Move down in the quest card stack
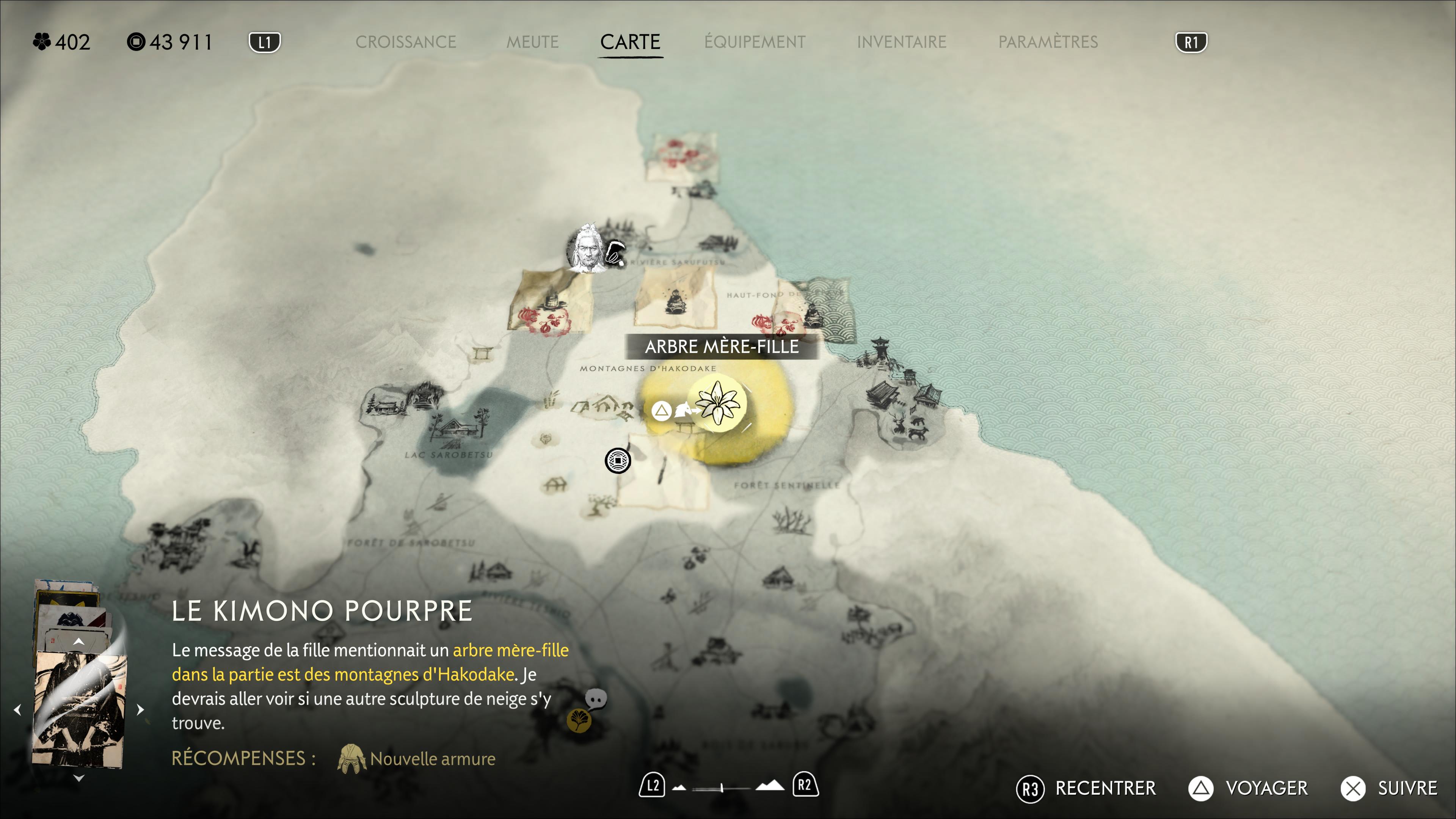This screenshot has width=1456, height=819. (78, 778)
